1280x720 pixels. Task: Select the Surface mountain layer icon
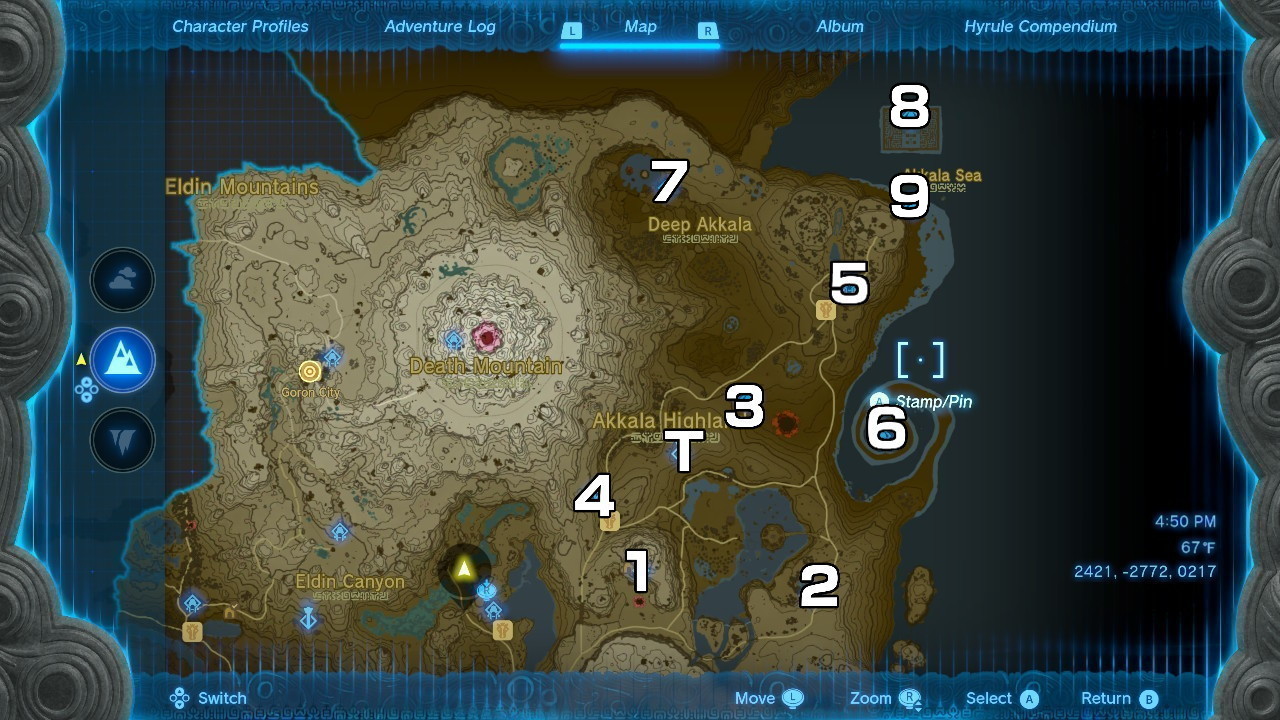(x=122, y=361)
